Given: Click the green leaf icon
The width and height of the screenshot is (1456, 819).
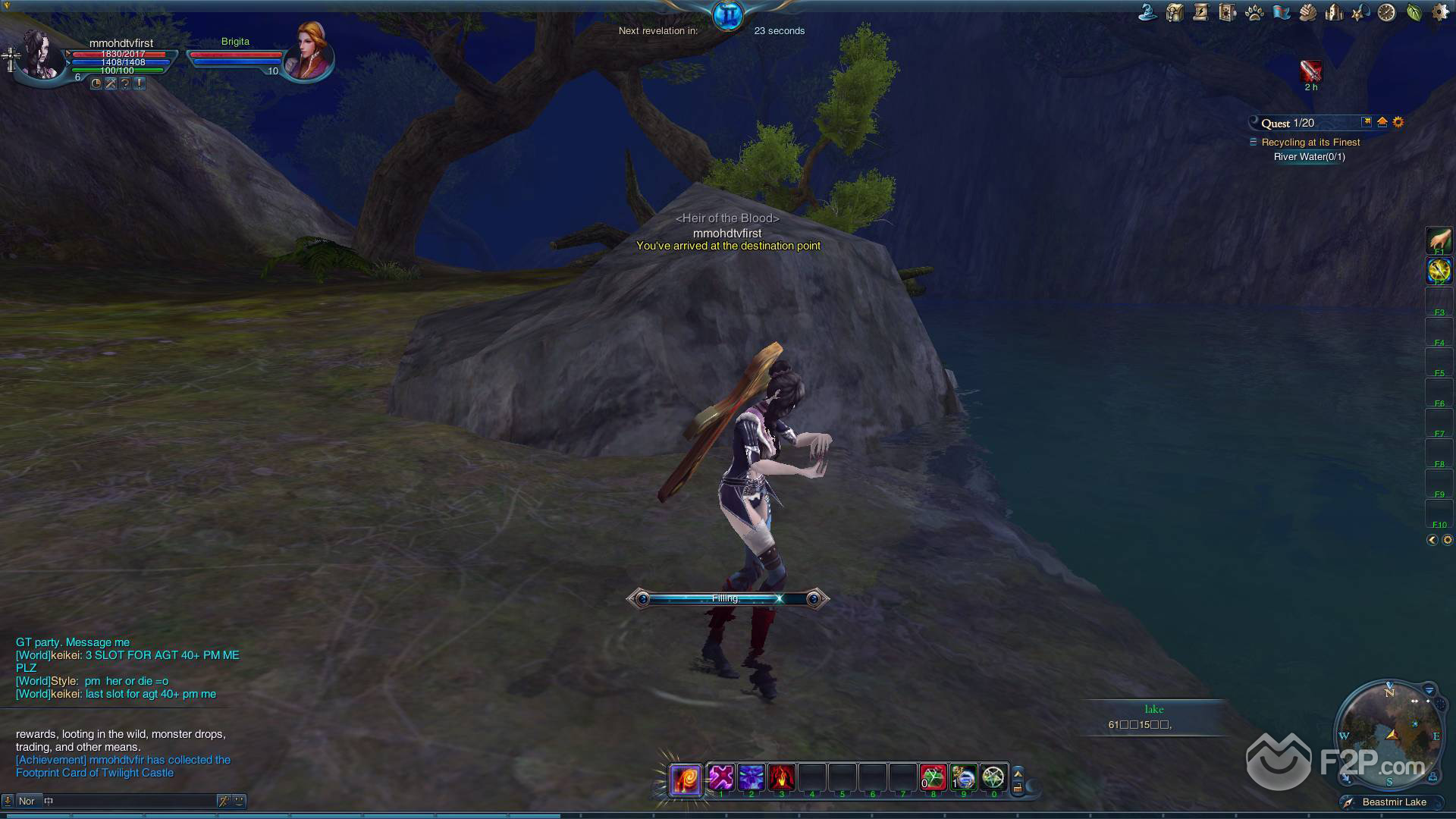Looking at the screenshot, I should [x=1414, y=12].
